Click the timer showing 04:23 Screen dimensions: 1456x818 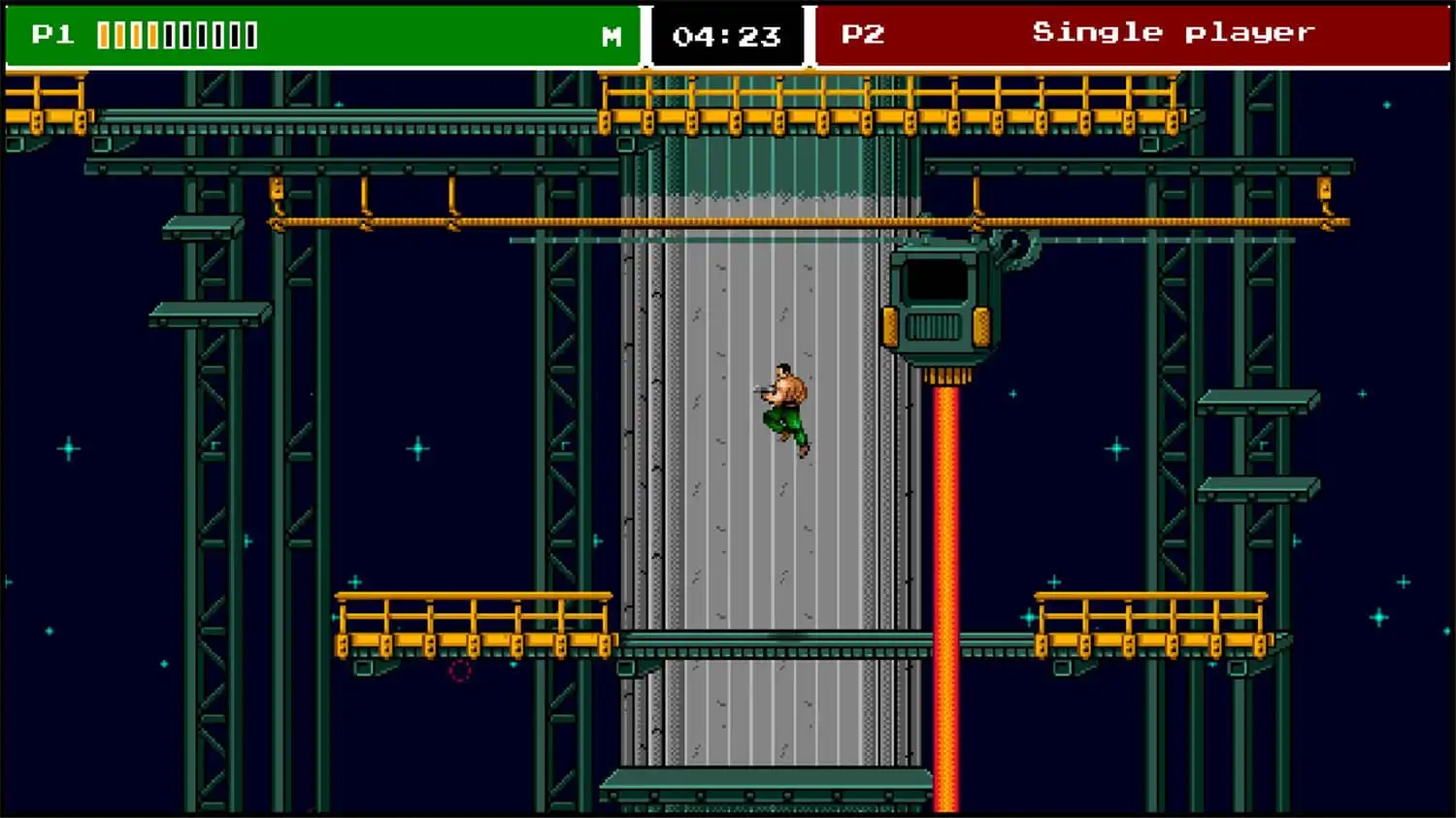click(x=728, y=37)
